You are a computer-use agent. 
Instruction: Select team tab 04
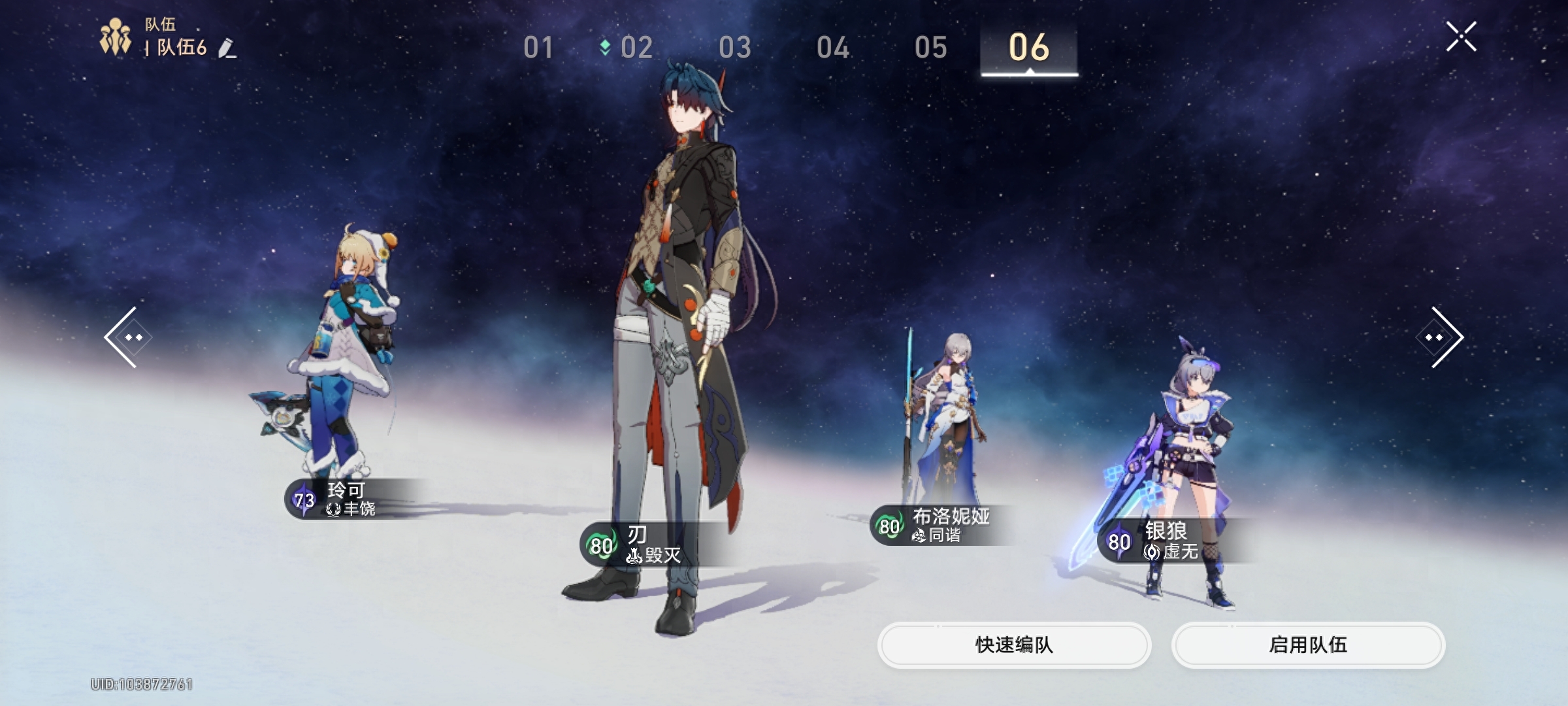(x=833, y=48)
